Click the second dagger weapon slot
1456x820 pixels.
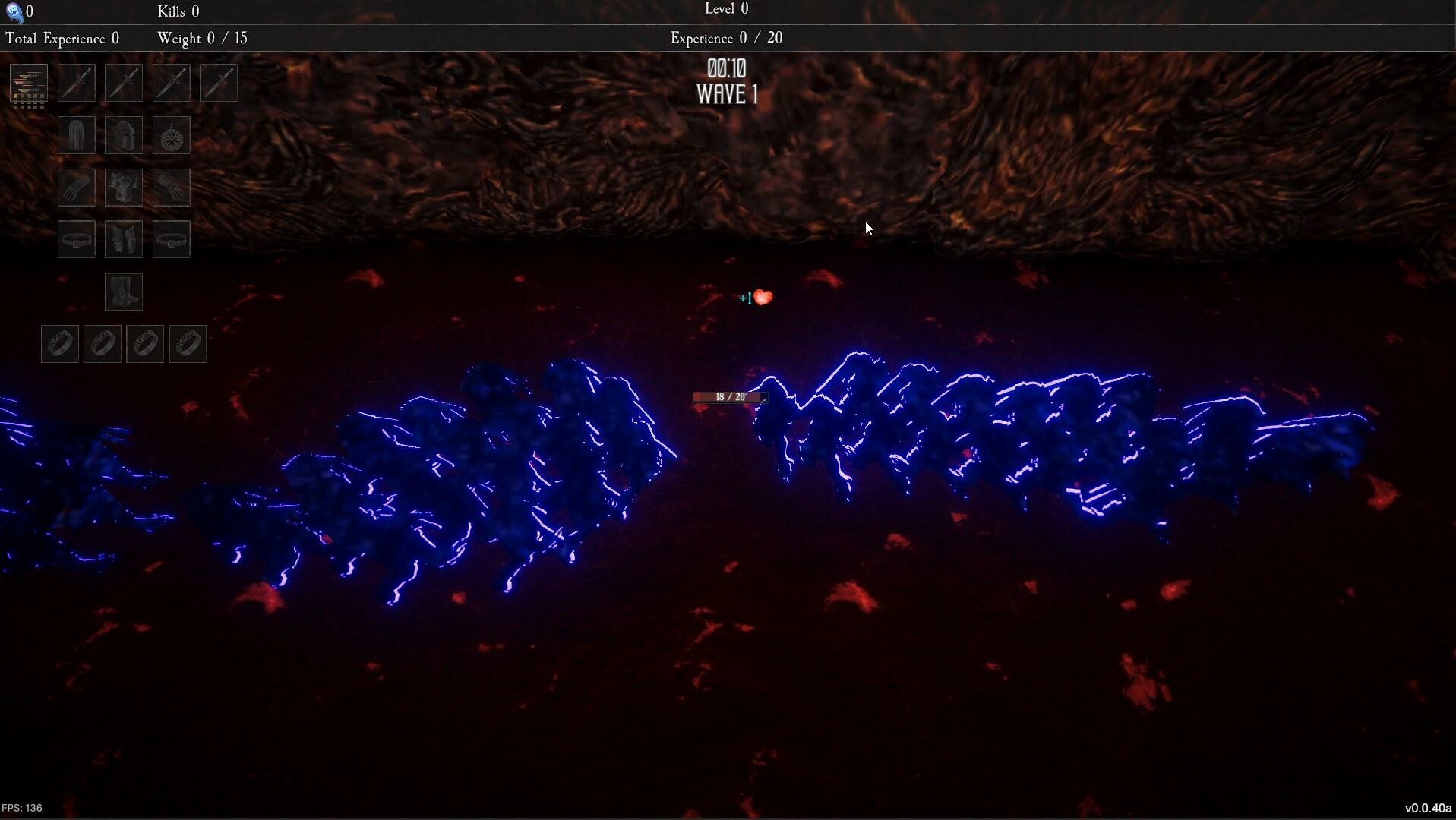point(124,82)
